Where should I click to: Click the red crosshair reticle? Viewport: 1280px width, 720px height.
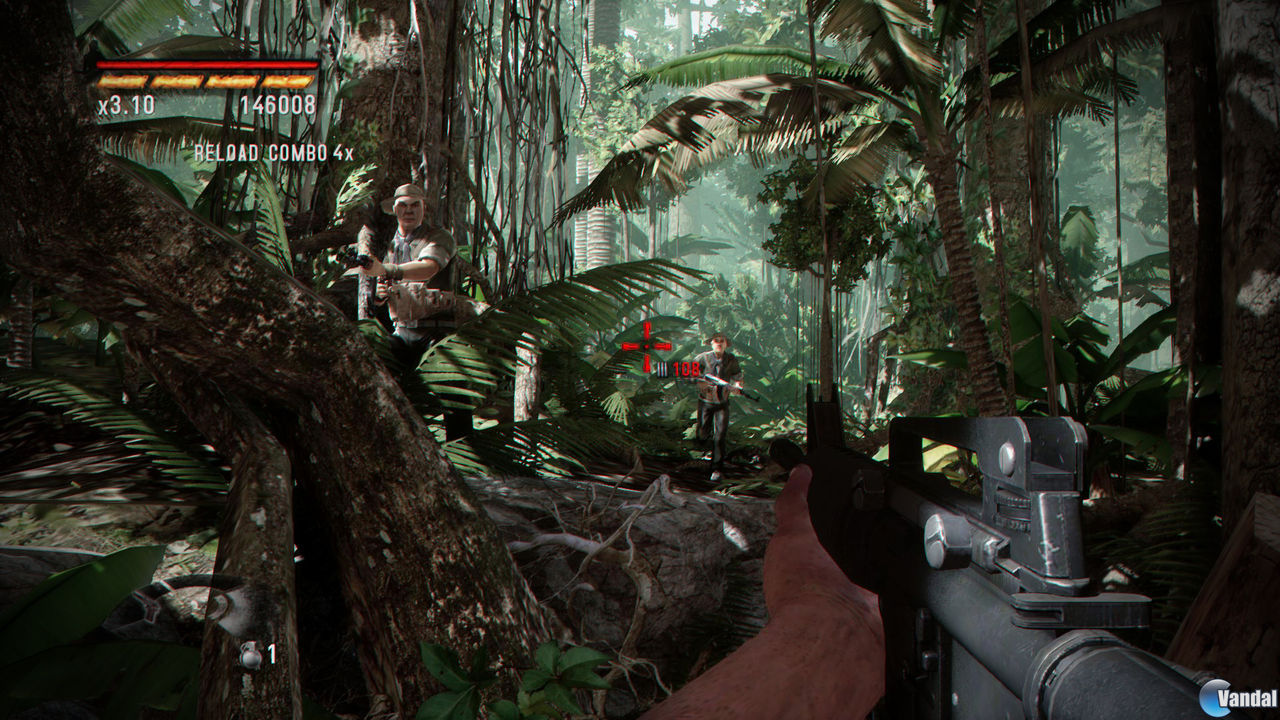(x=646, y=346)
